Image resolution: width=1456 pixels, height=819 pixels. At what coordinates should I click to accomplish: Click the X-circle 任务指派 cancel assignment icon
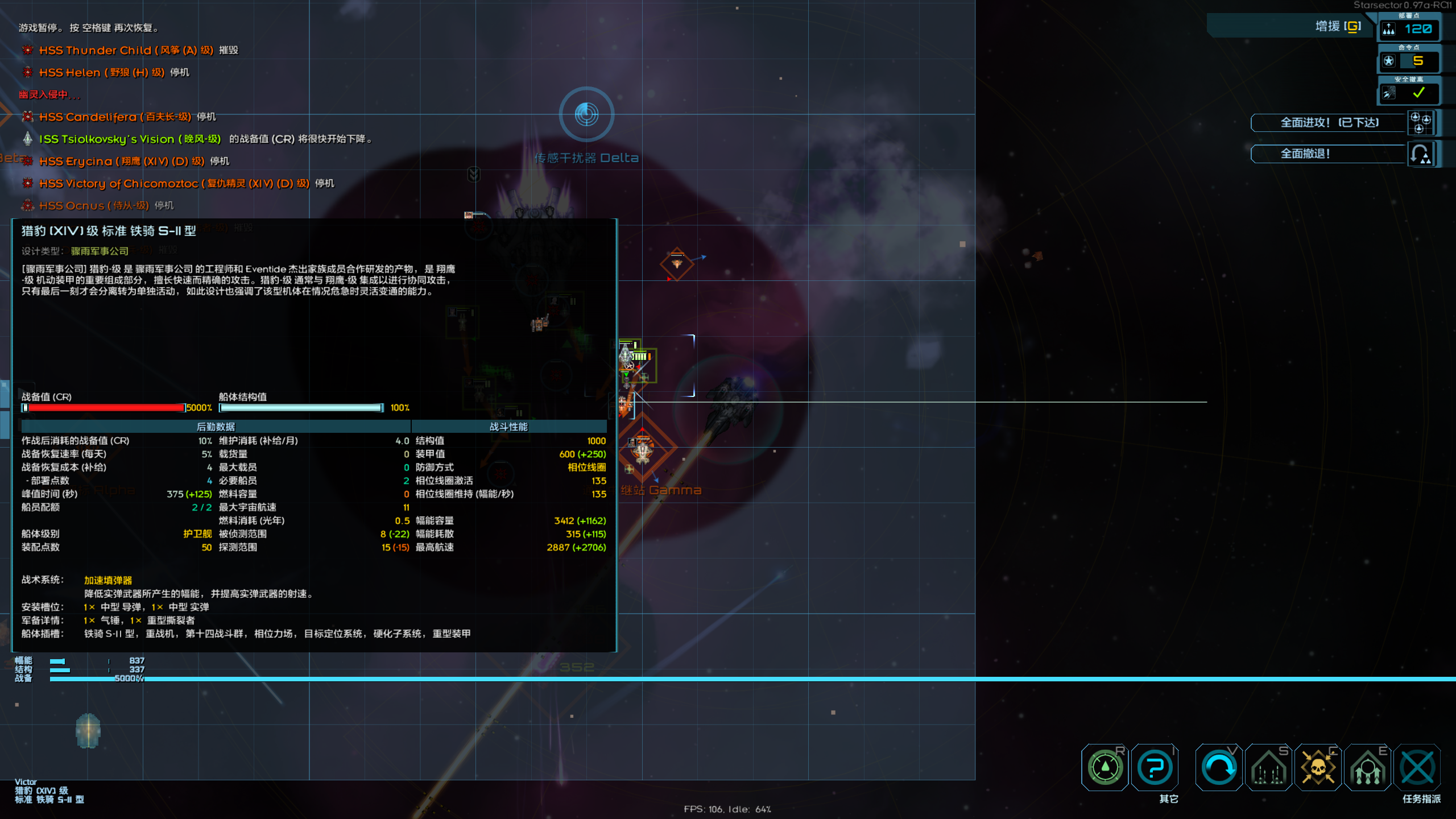point(1417,768)
